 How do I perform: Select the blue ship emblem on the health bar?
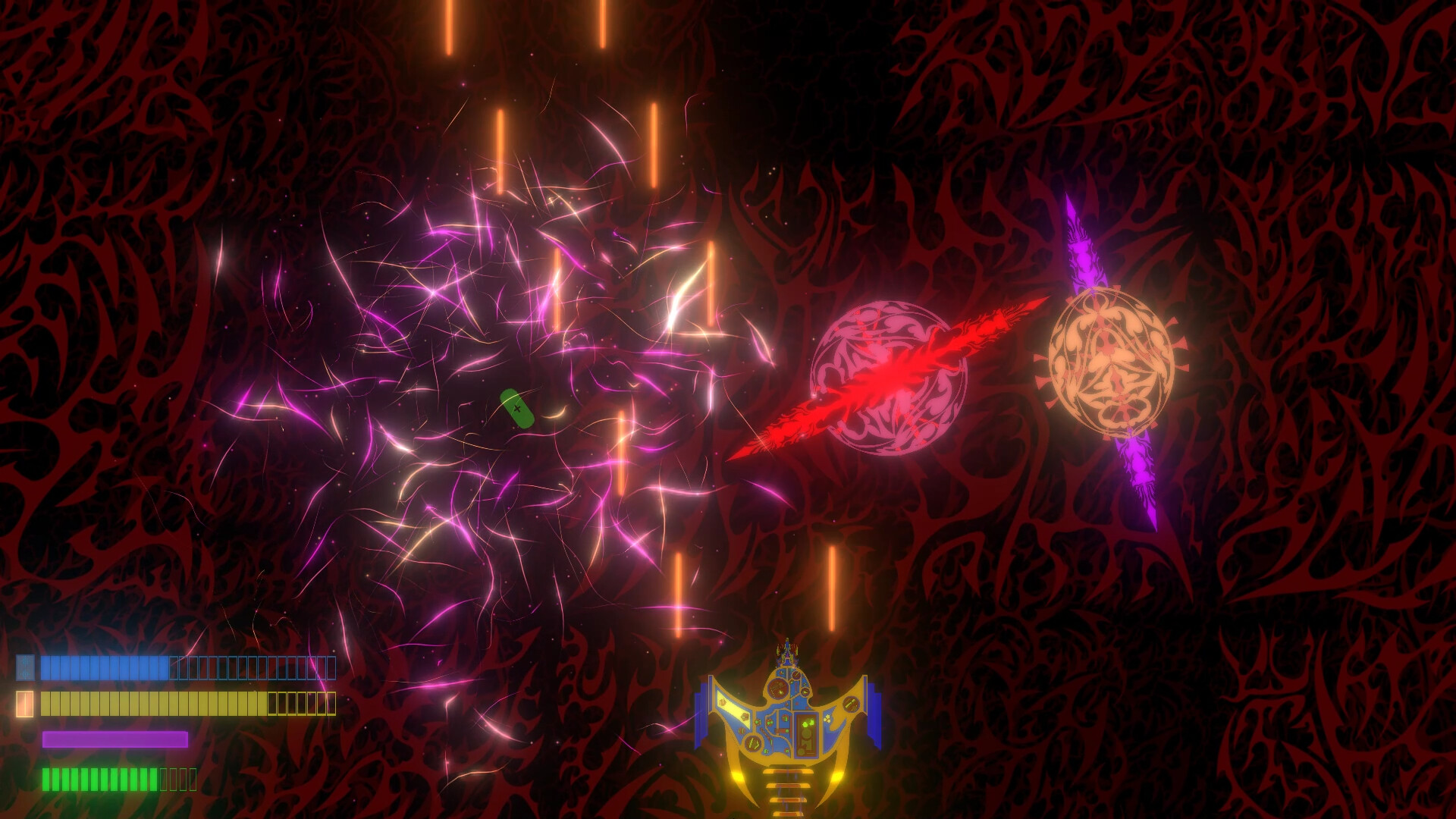pyautogui.click(x=25, y=667)
